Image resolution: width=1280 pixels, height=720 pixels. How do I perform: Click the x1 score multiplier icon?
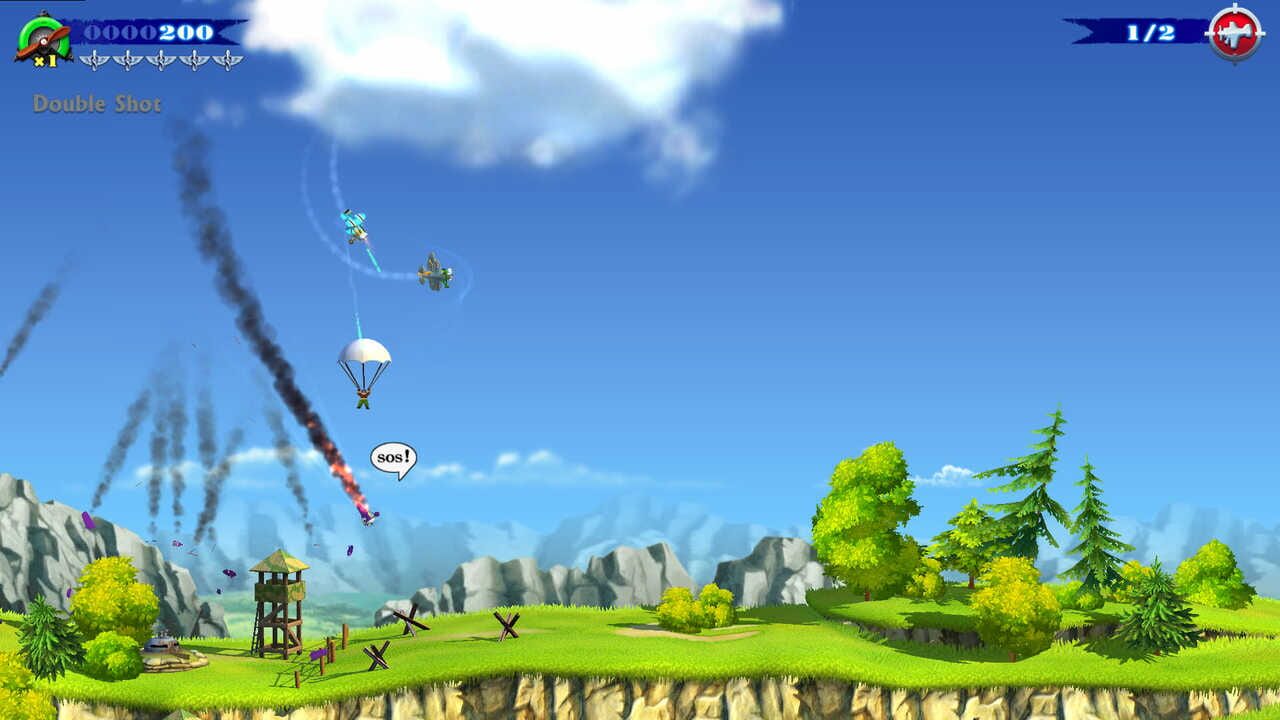tap(45, 60)
